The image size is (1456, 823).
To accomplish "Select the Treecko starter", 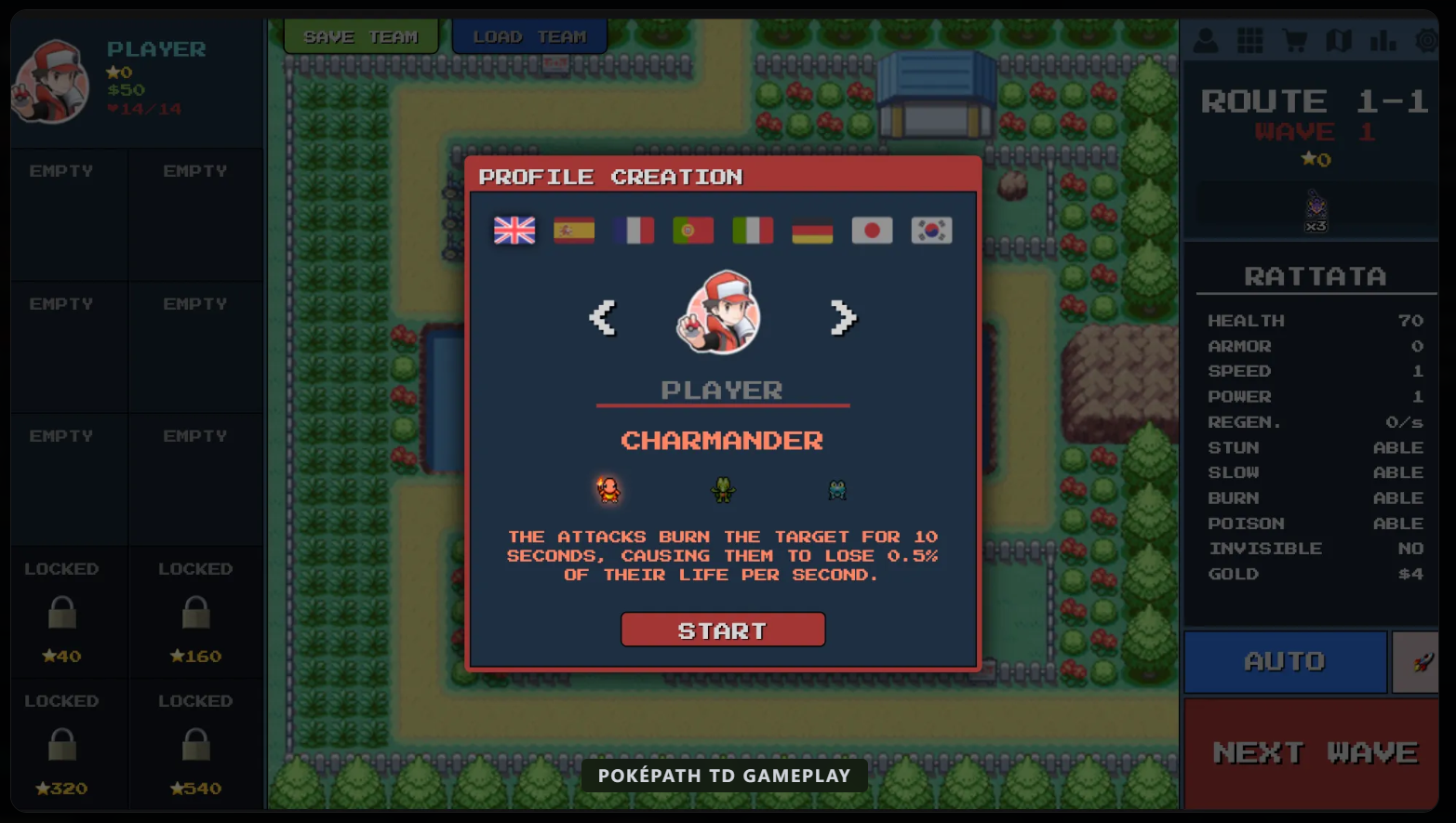I will click(723, 490).
